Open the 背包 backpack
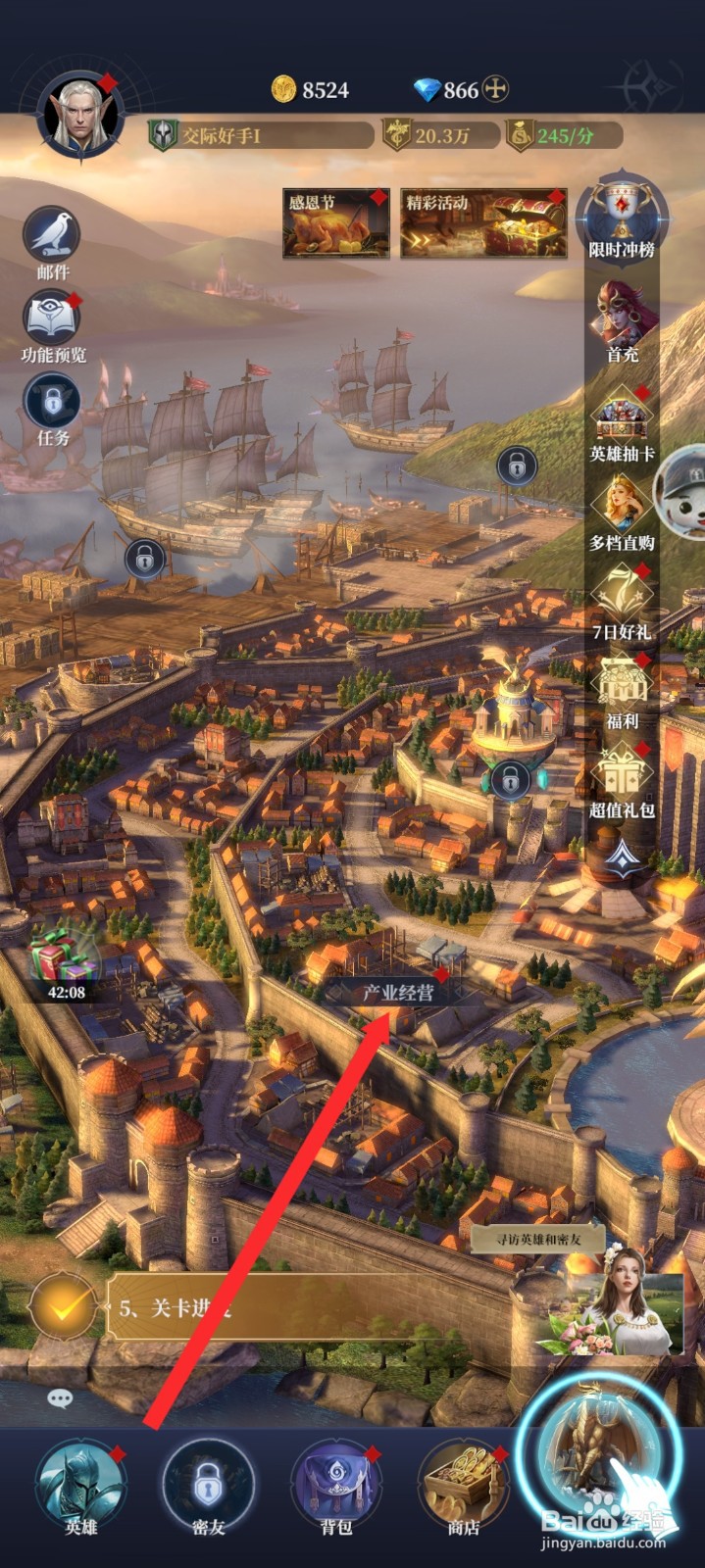Viewport: 705px width, 1568px height. tap(335, 1486)
